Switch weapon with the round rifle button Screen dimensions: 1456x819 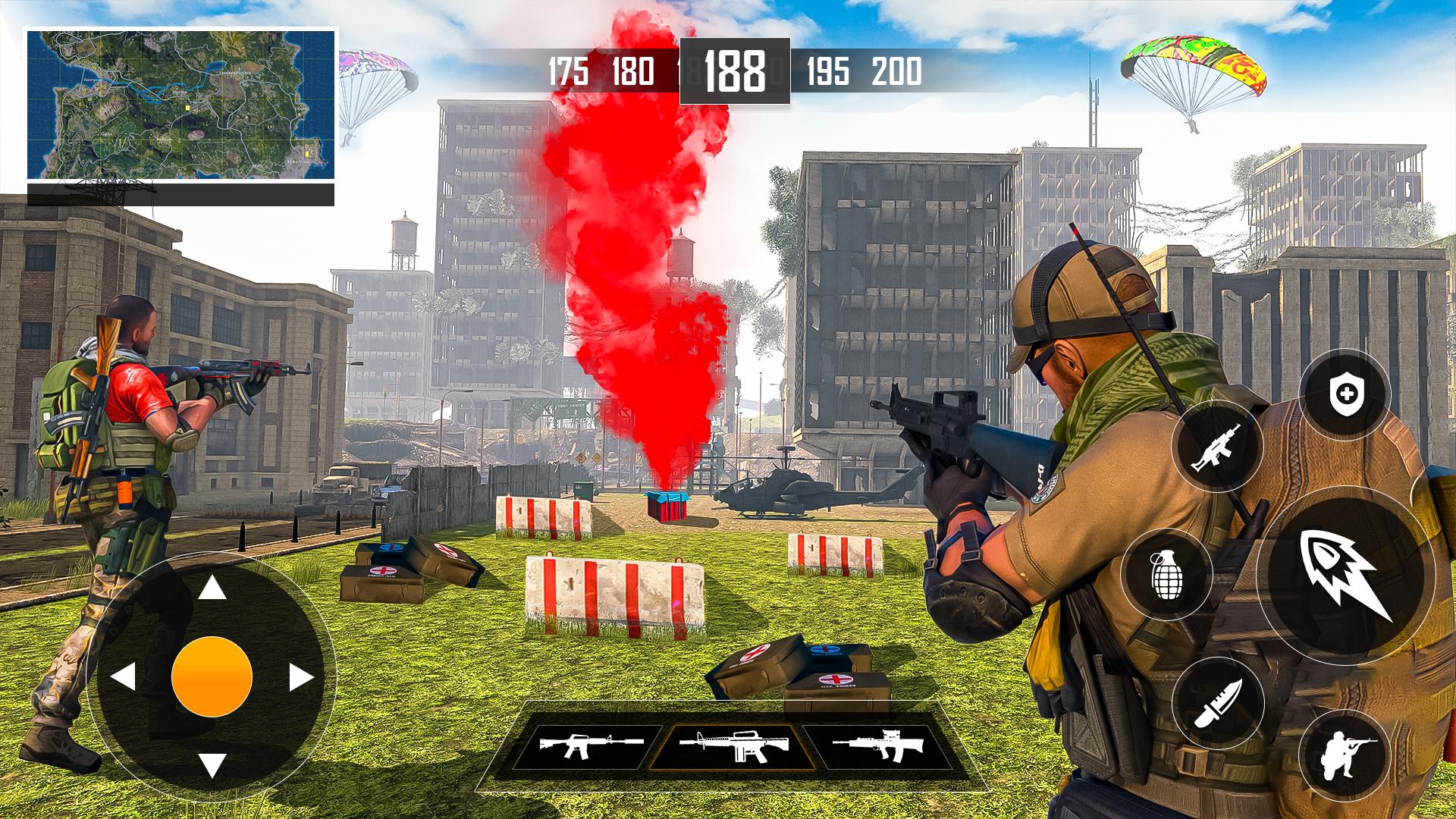coord(1216,447)
